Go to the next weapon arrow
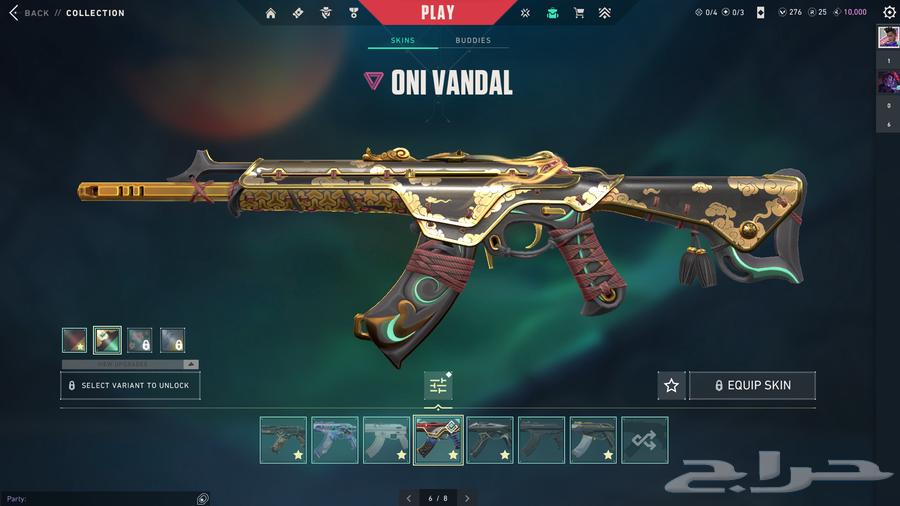Viewport: 900px width, 506px height. click(x=467, y=498)
